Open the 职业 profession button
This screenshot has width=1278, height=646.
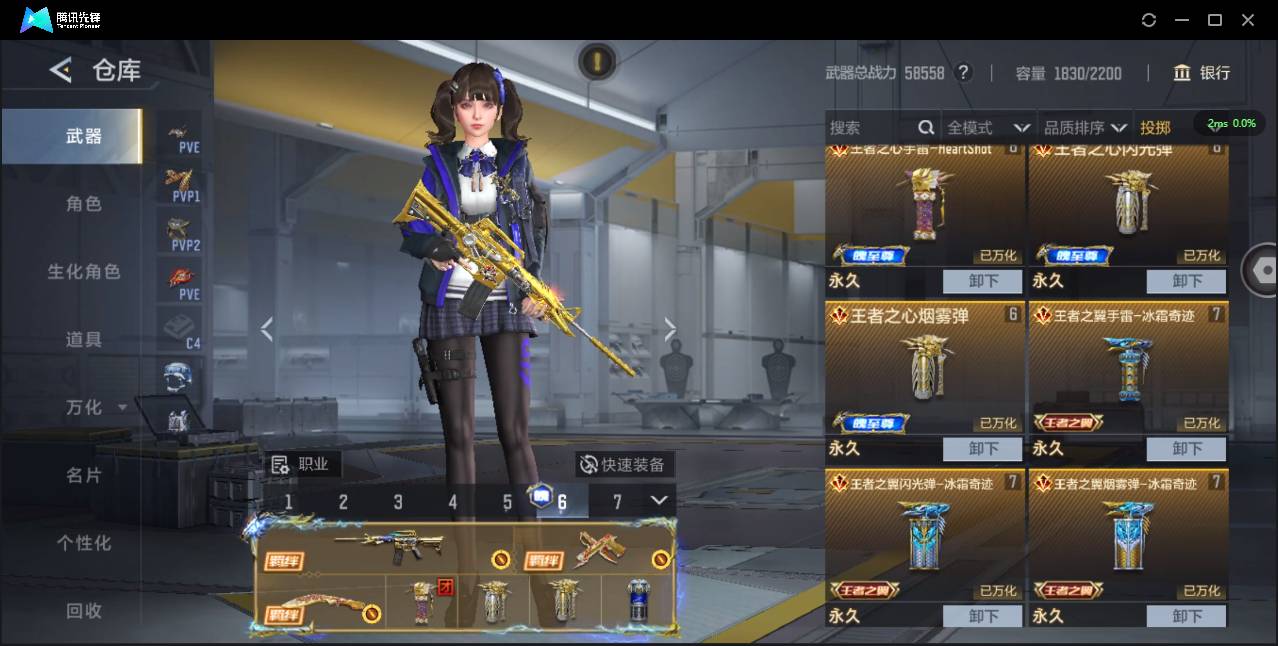pyautogui.click(x=302, y=464)
